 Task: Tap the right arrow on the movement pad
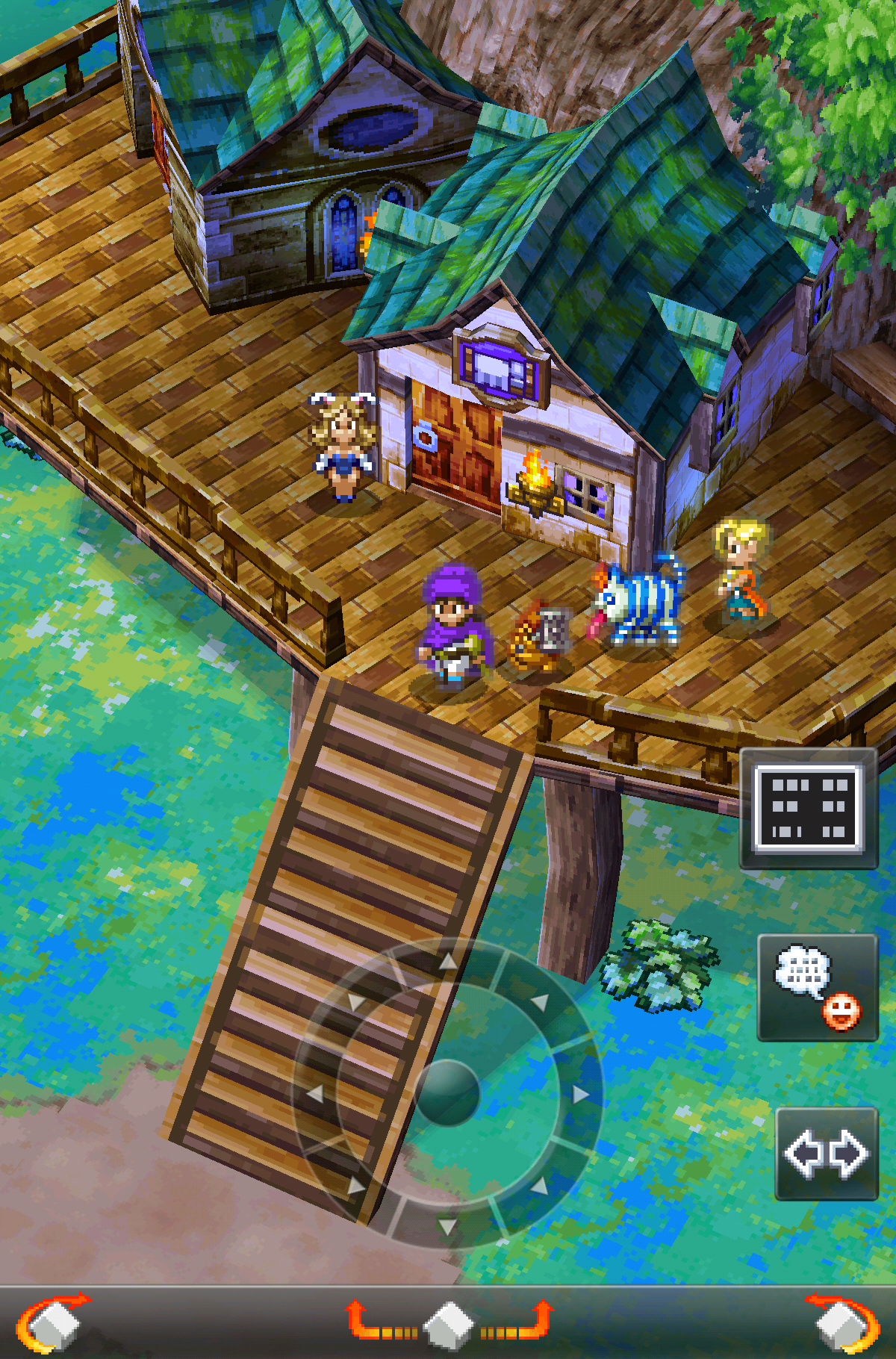pos(580,1094)
